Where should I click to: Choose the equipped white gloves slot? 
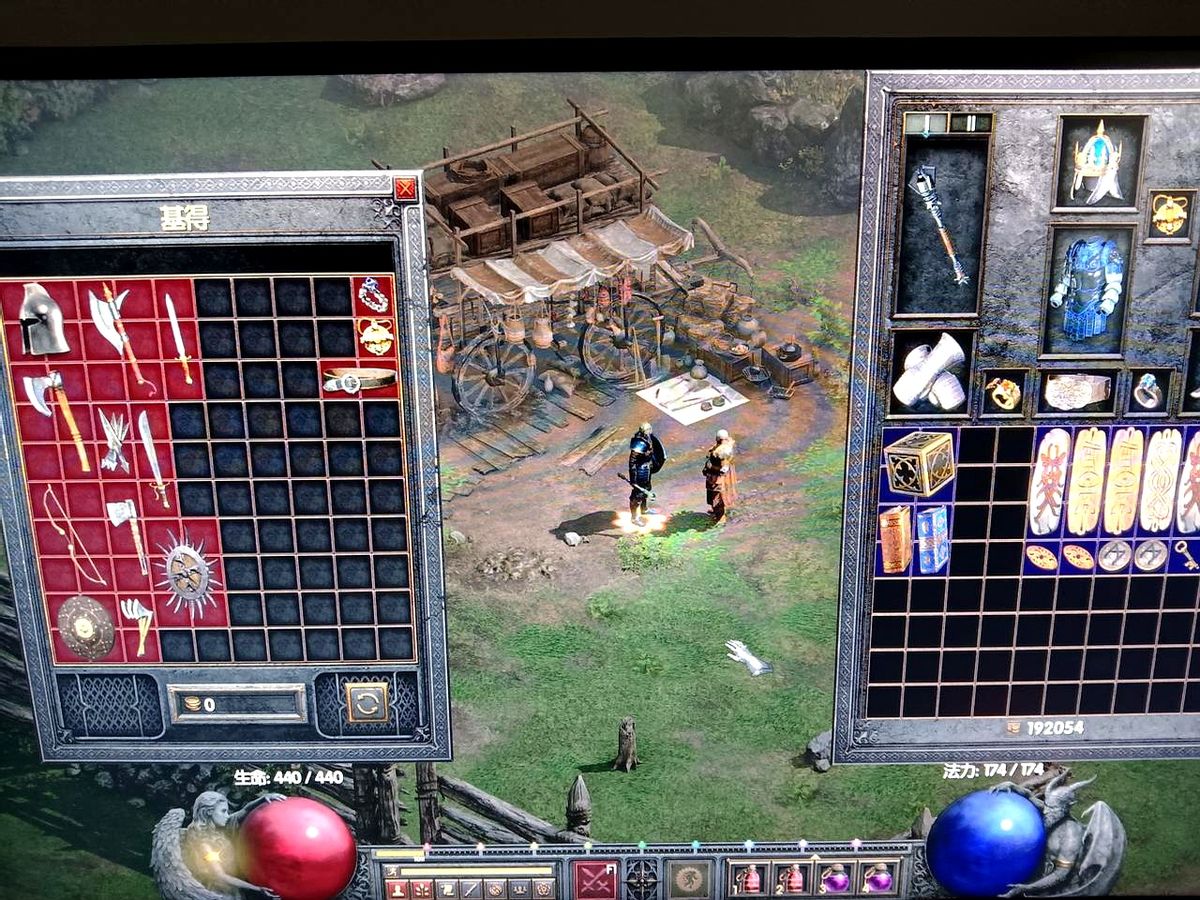(931, 371)
